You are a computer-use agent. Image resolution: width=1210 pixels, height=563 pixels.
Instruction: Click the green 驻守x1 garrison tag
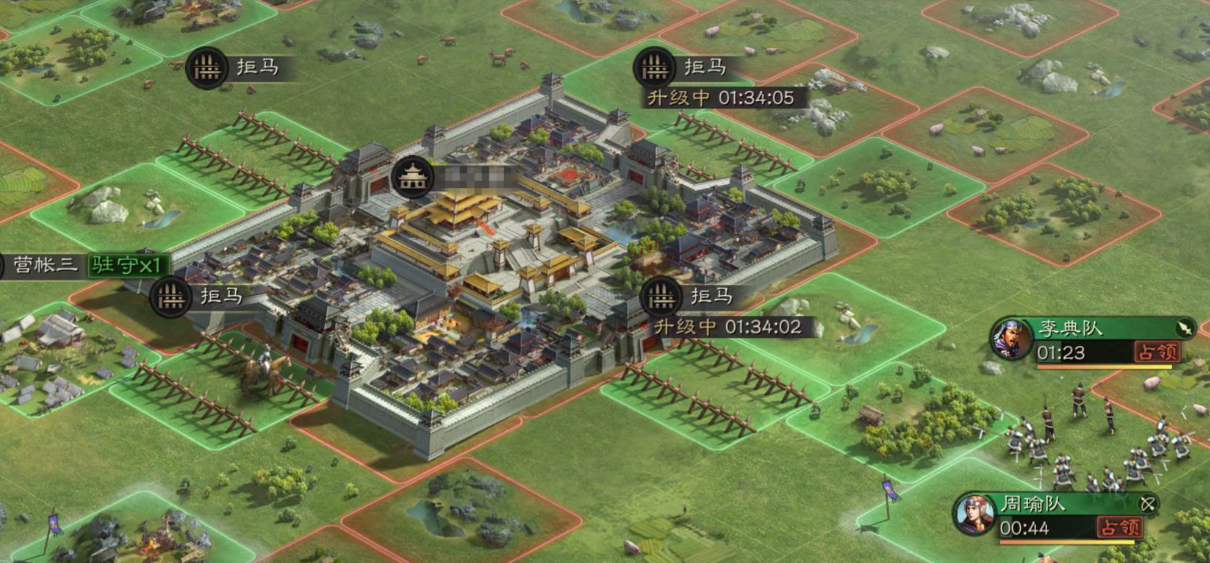(126, 266)
